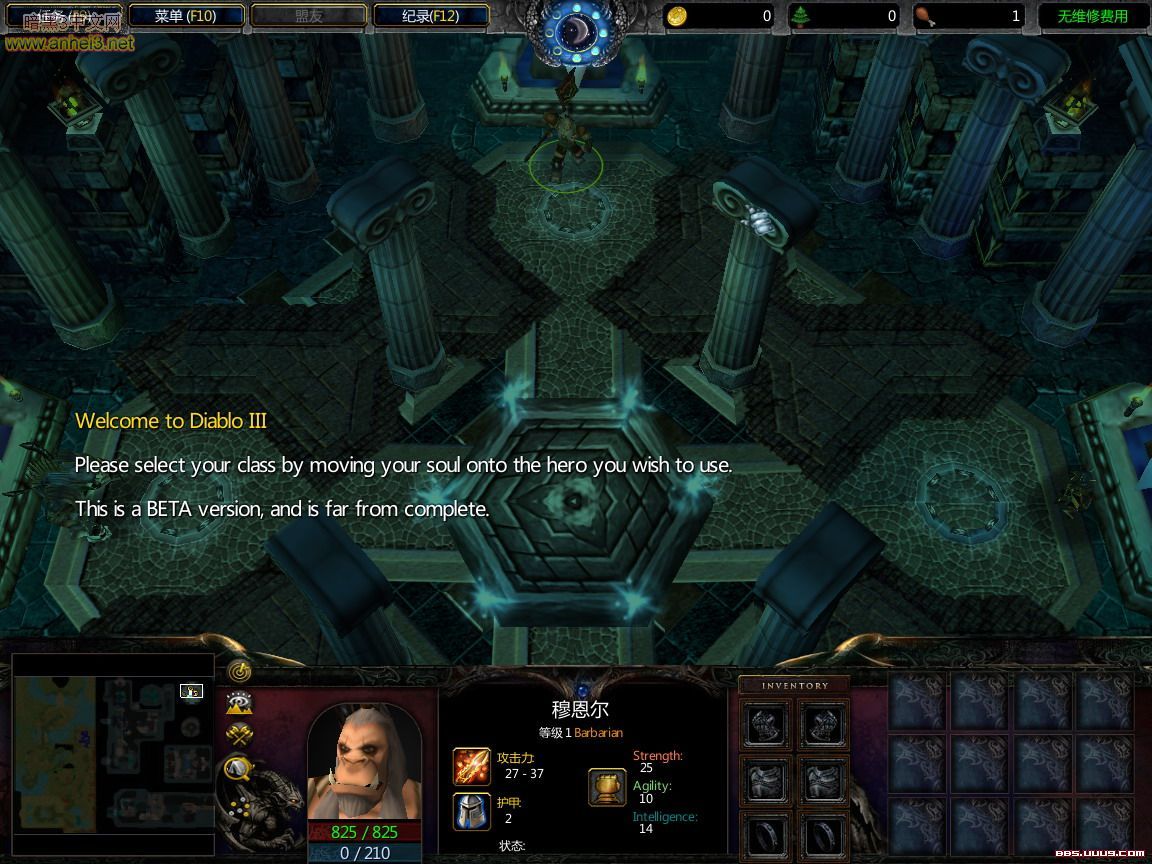This screenshot has height=864, width=1152.
Task: Activate the minimap signal ping button
Action: point(239,669)
